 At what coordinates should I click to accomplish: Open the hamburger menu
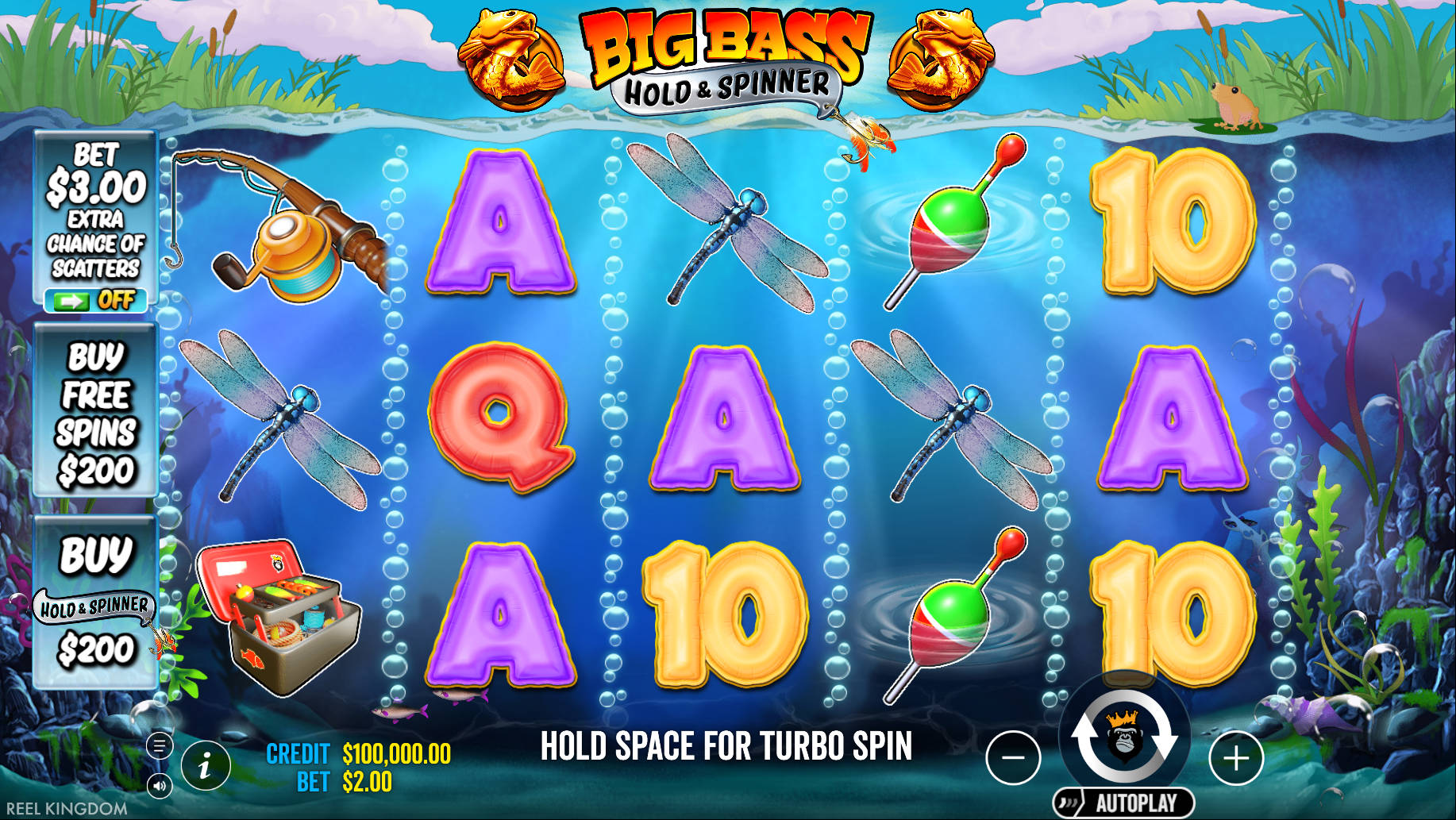coord(161,745)
